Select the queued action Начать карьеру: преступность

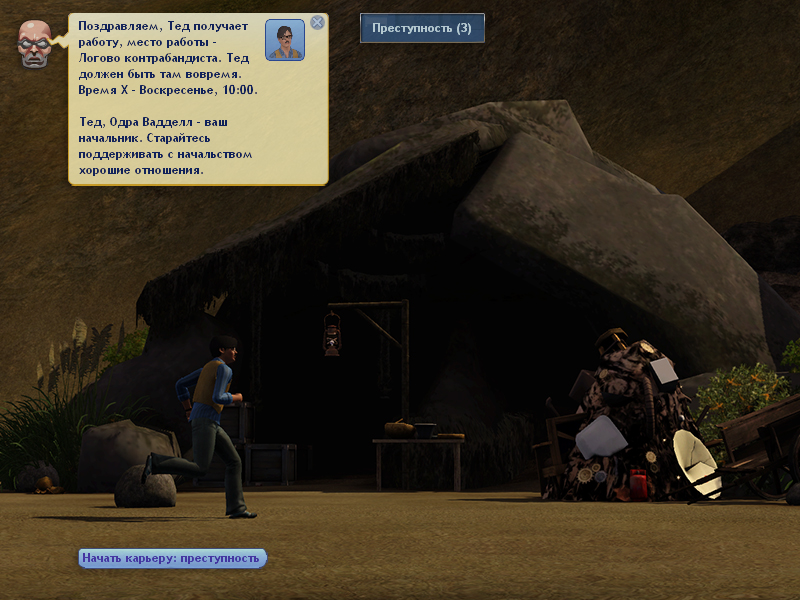tap(172, 558)
